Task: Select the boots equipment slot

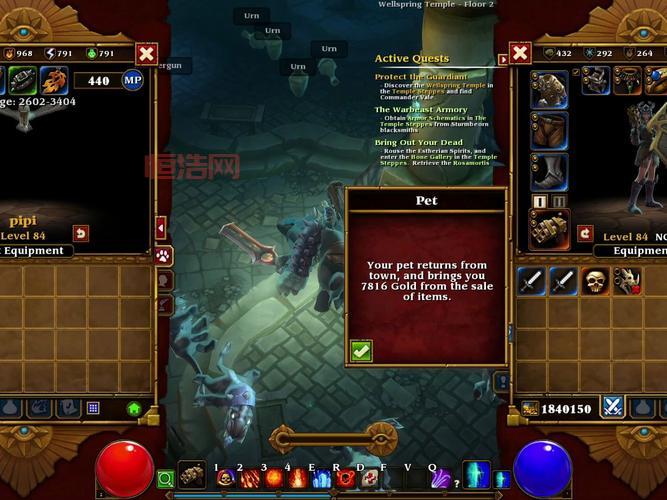Action: coord(549,171)
